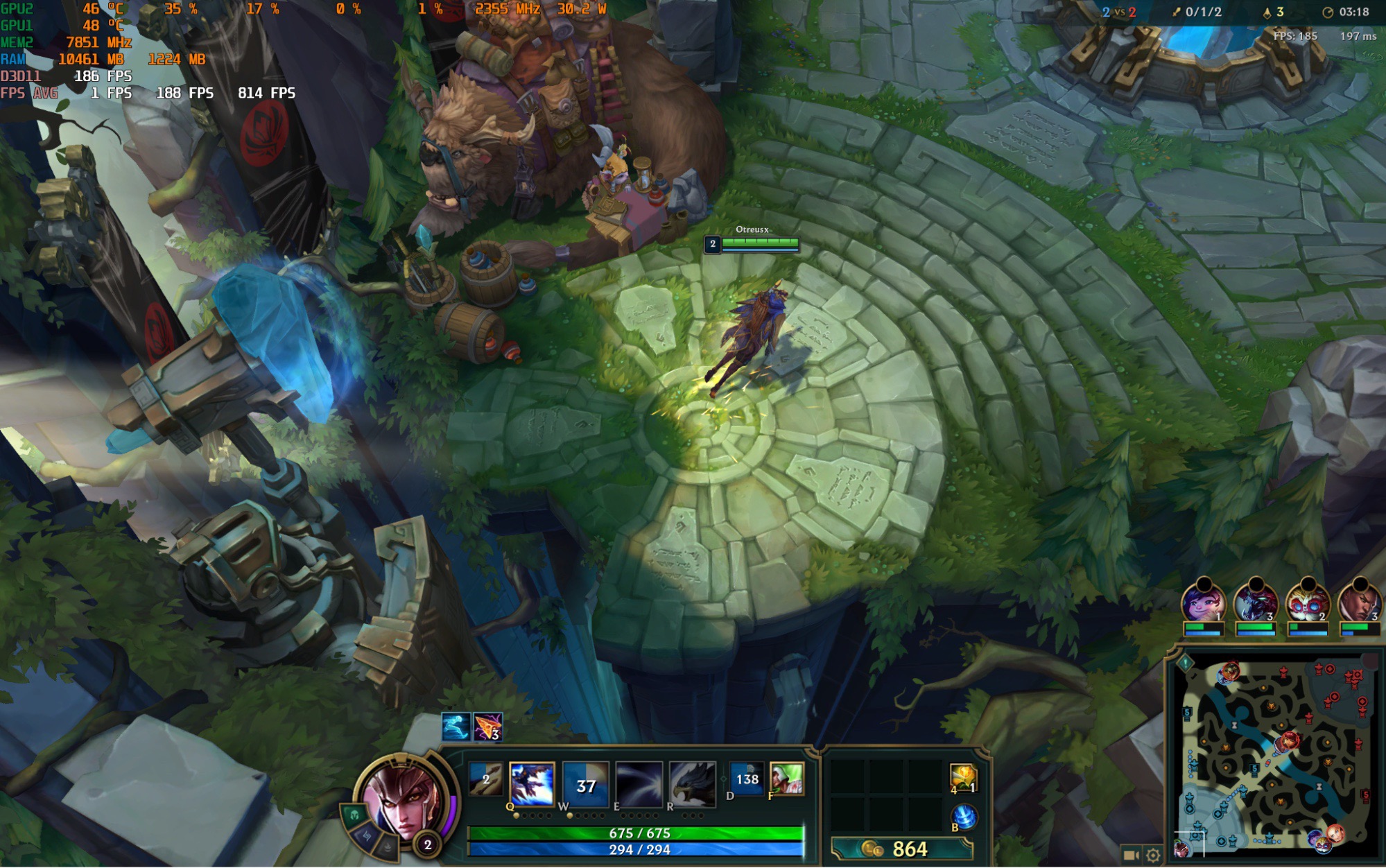Select the W ability on cooldown
The width and height of the screenshot is (1386, 868).
(x=586, y=784)
